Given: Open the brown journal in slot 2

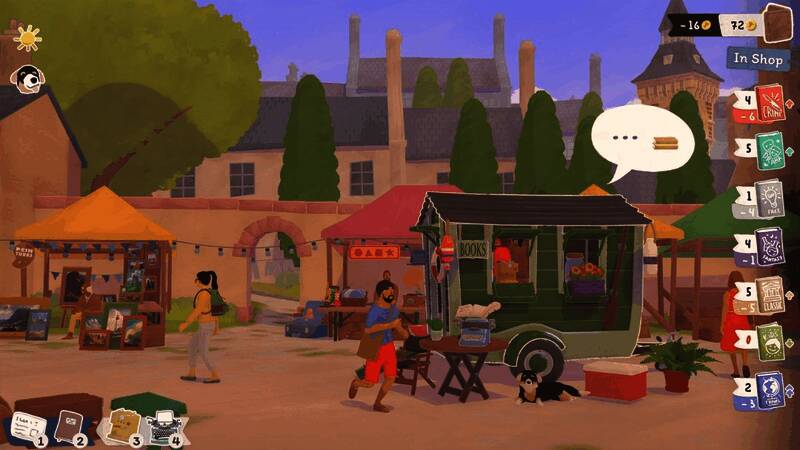Looking at the screenshot, I should pyautogui.click(x=70, y=427).
